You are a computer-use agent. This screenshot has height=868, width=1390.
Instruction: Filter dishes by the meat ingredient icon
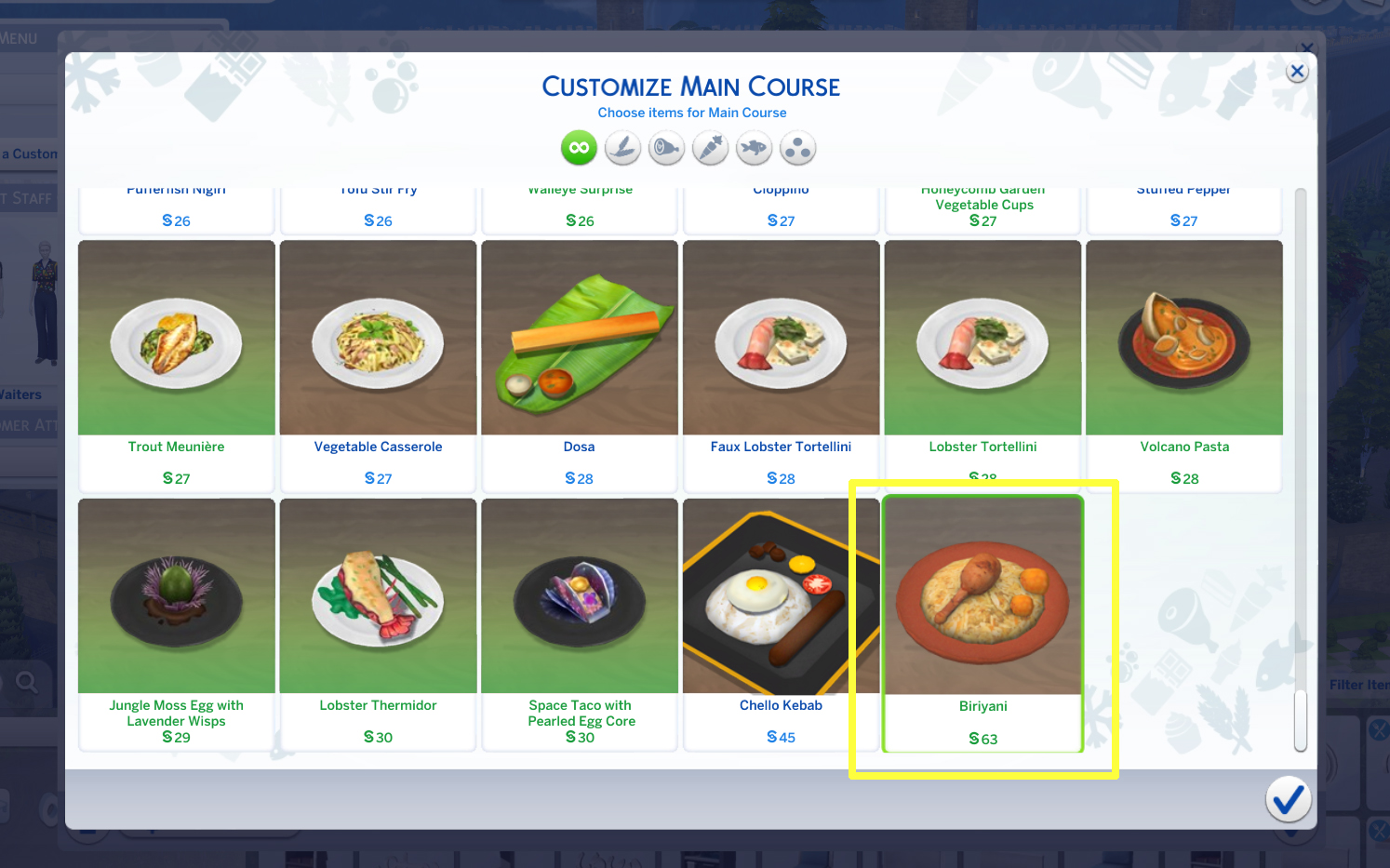(665, 147)
